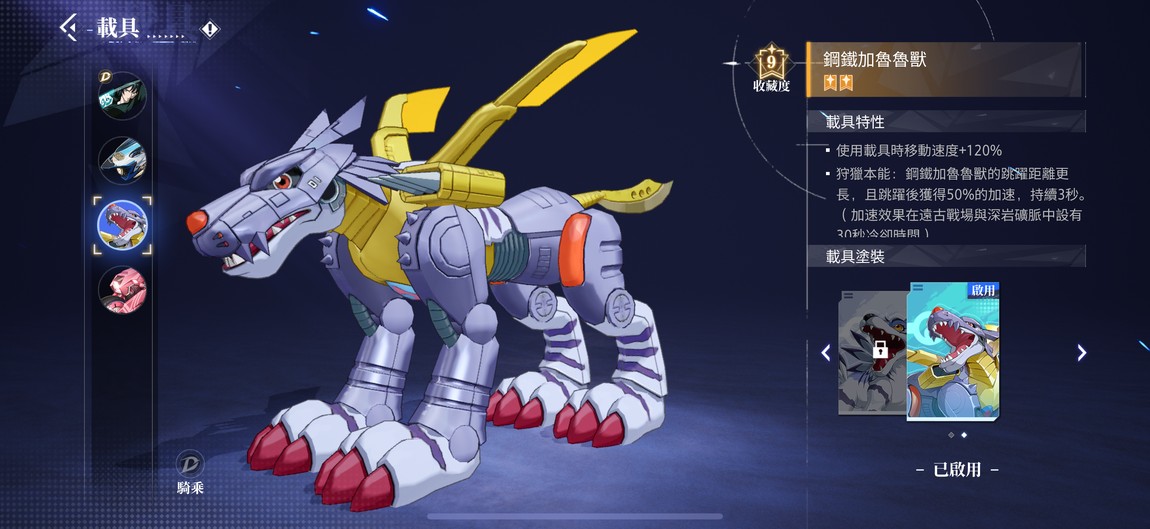This screenshot has height=529, width=1150.
Task: Click the 已啟用 status button
Action: point(957,469)
